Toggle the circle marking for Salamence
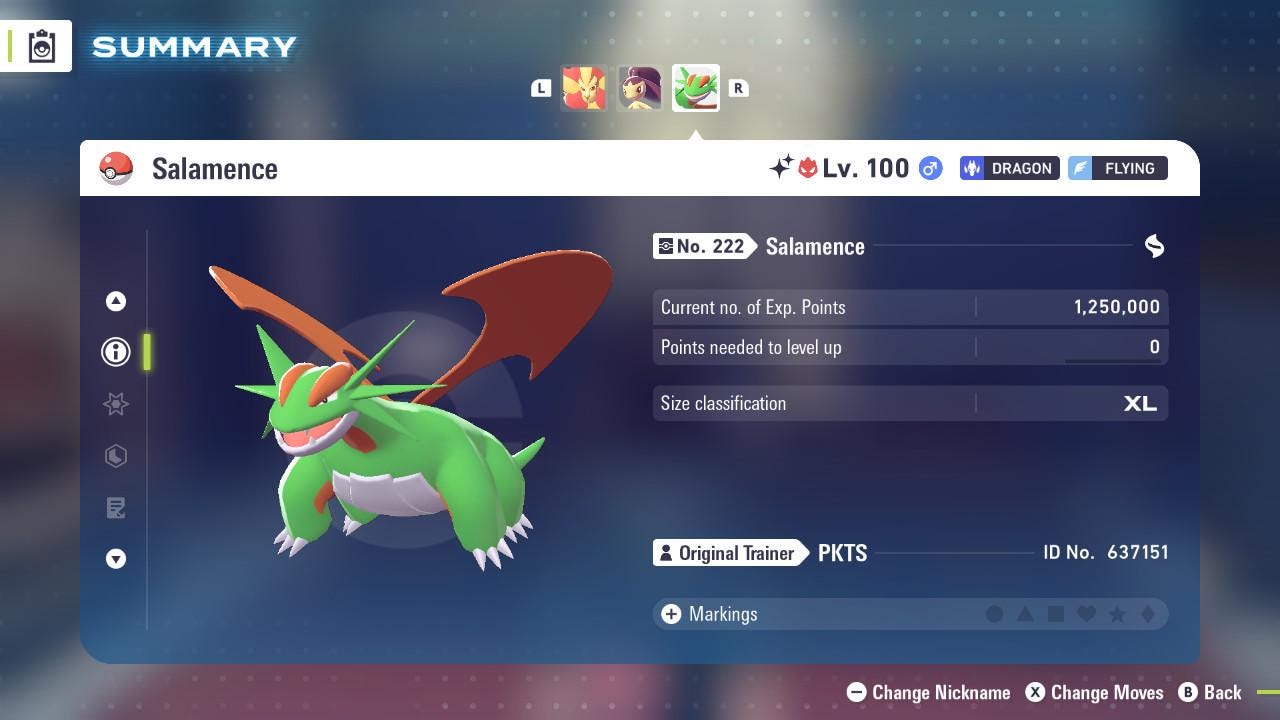The height and width of the screenshot is (720, 1280). click(995, 614)
